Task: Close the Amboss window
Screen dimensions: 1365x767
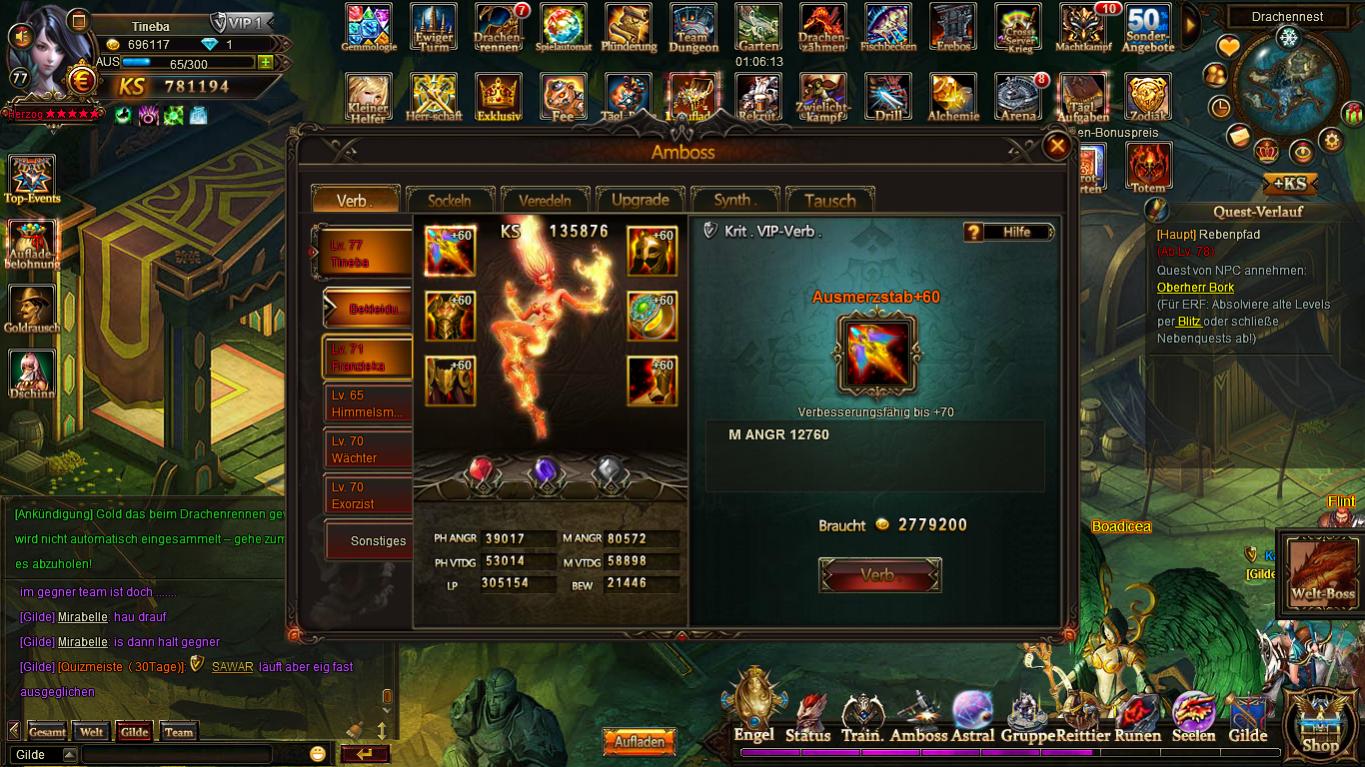Action: point(1056,147)
